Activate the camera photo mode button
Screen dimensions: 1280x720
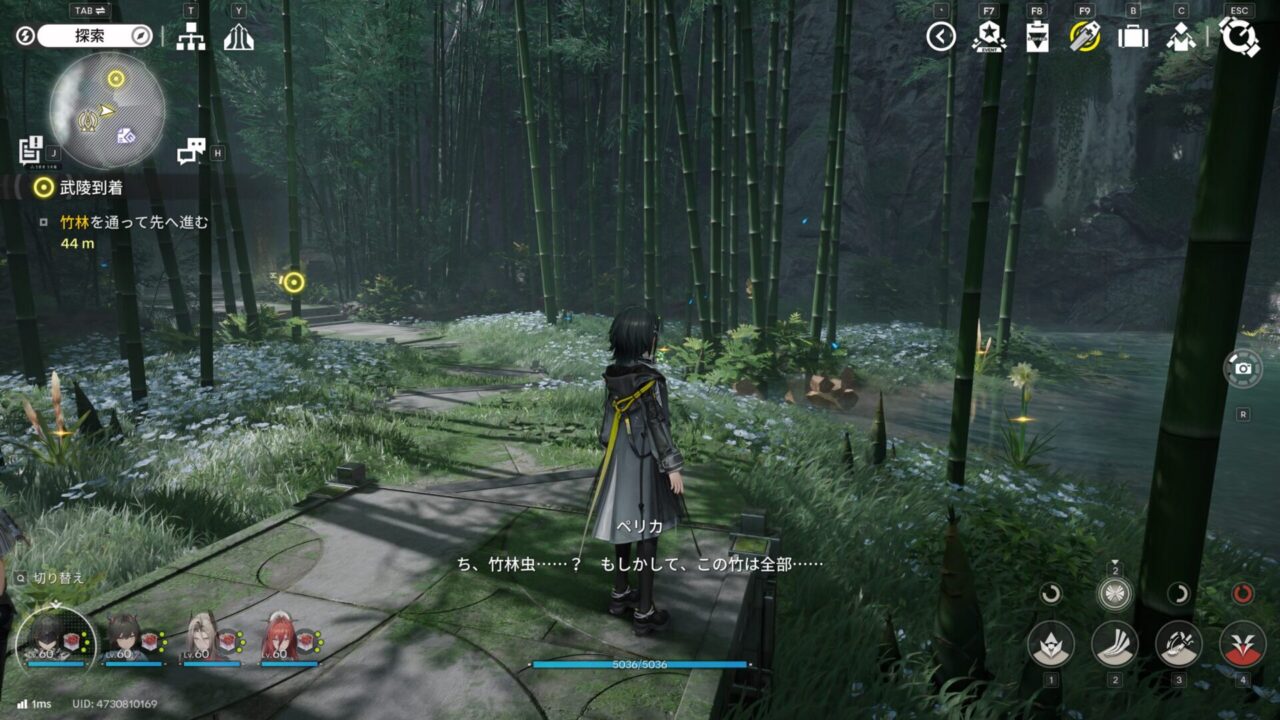click(x=1242, y=368)
